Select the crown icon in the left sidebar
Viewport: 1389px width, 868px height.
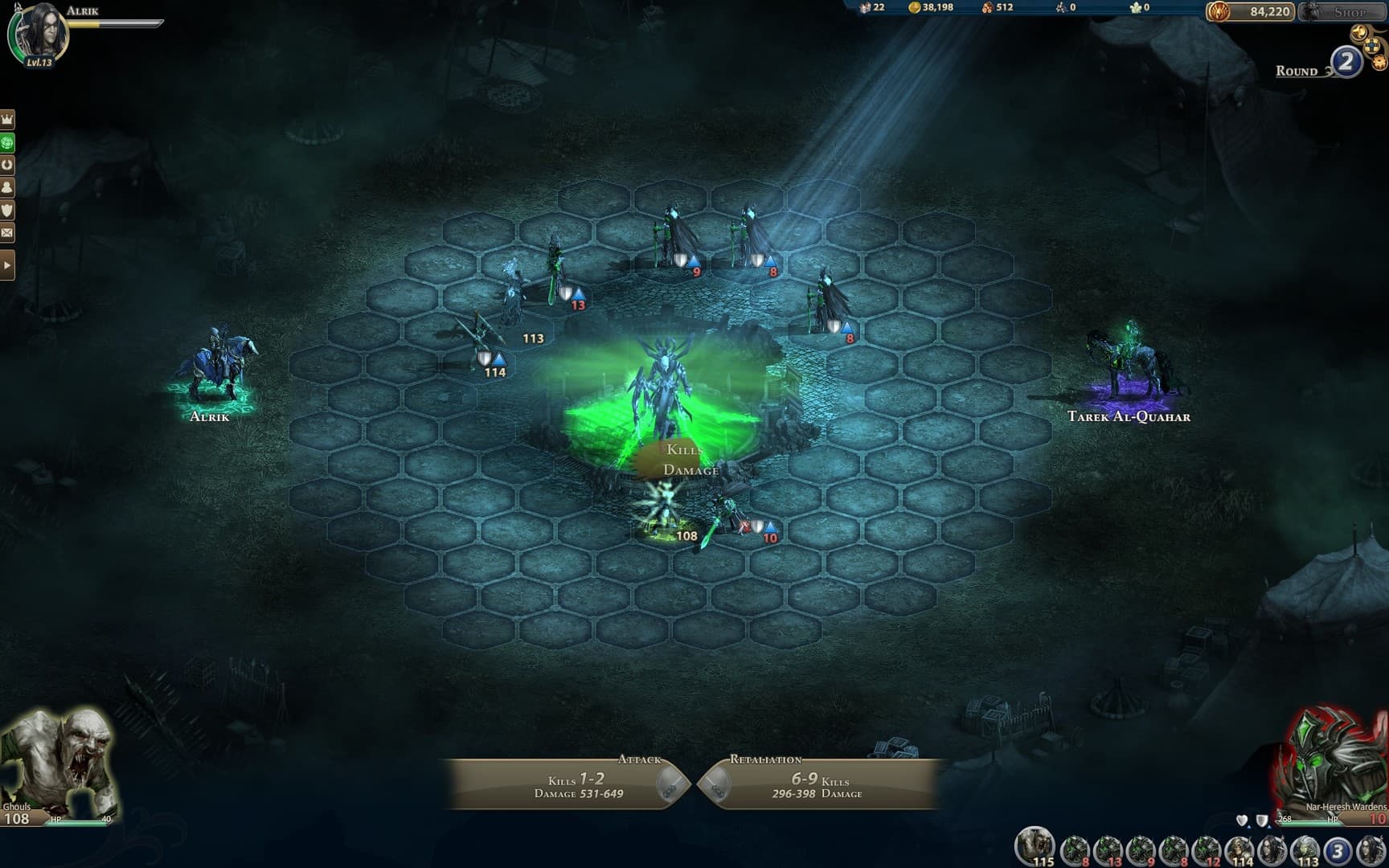6,118
